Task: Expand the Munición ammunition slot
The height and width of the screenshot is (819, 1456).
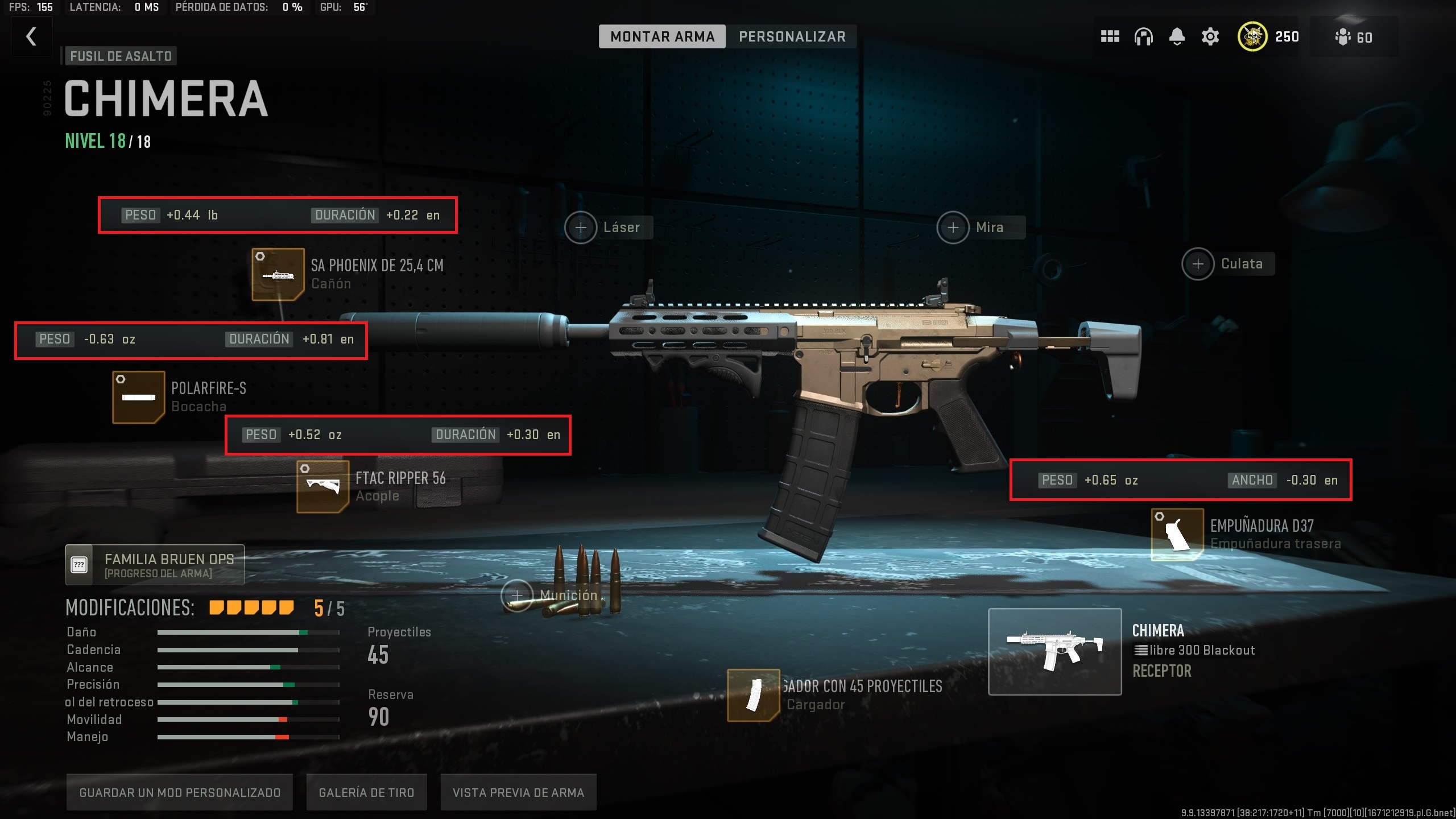Action: (x=518, y=595)
